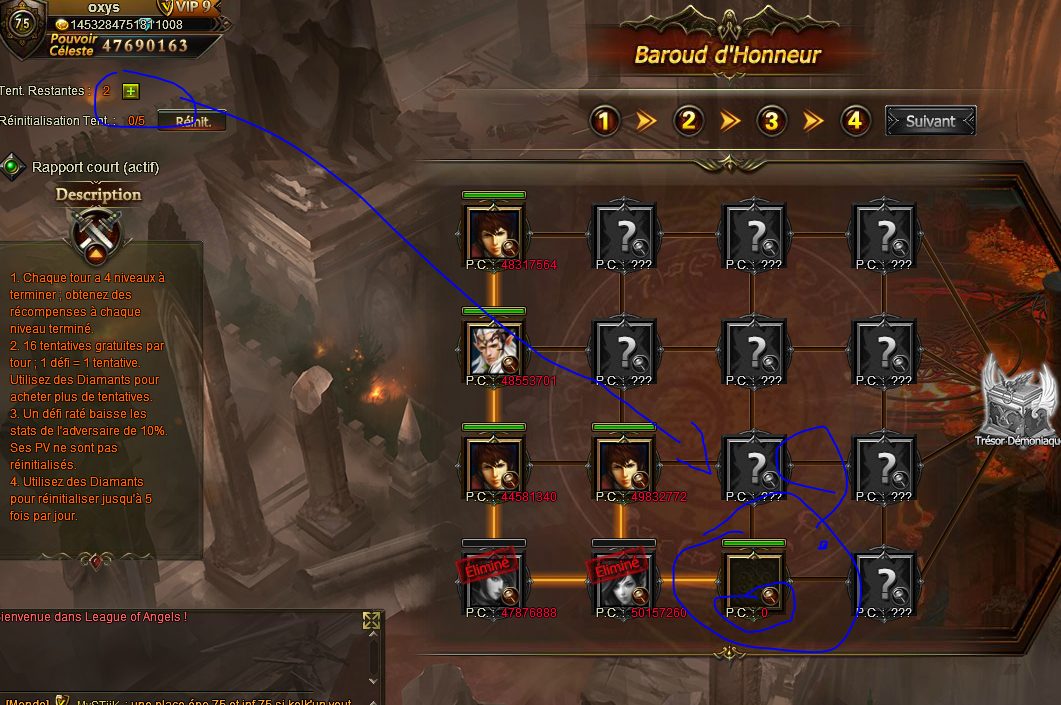Select stage number 4
Image resolution: width=1061 pixels, height=705 pixels.
point(853,121)
